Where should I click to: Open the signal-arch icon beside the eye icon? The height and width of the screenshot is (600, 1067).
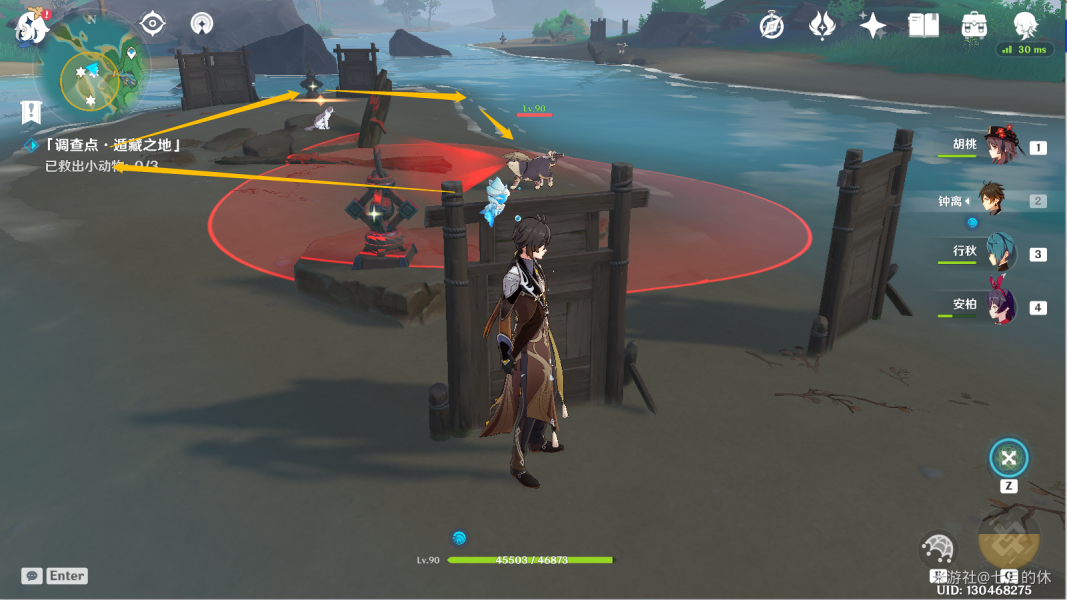pos(202,23)
